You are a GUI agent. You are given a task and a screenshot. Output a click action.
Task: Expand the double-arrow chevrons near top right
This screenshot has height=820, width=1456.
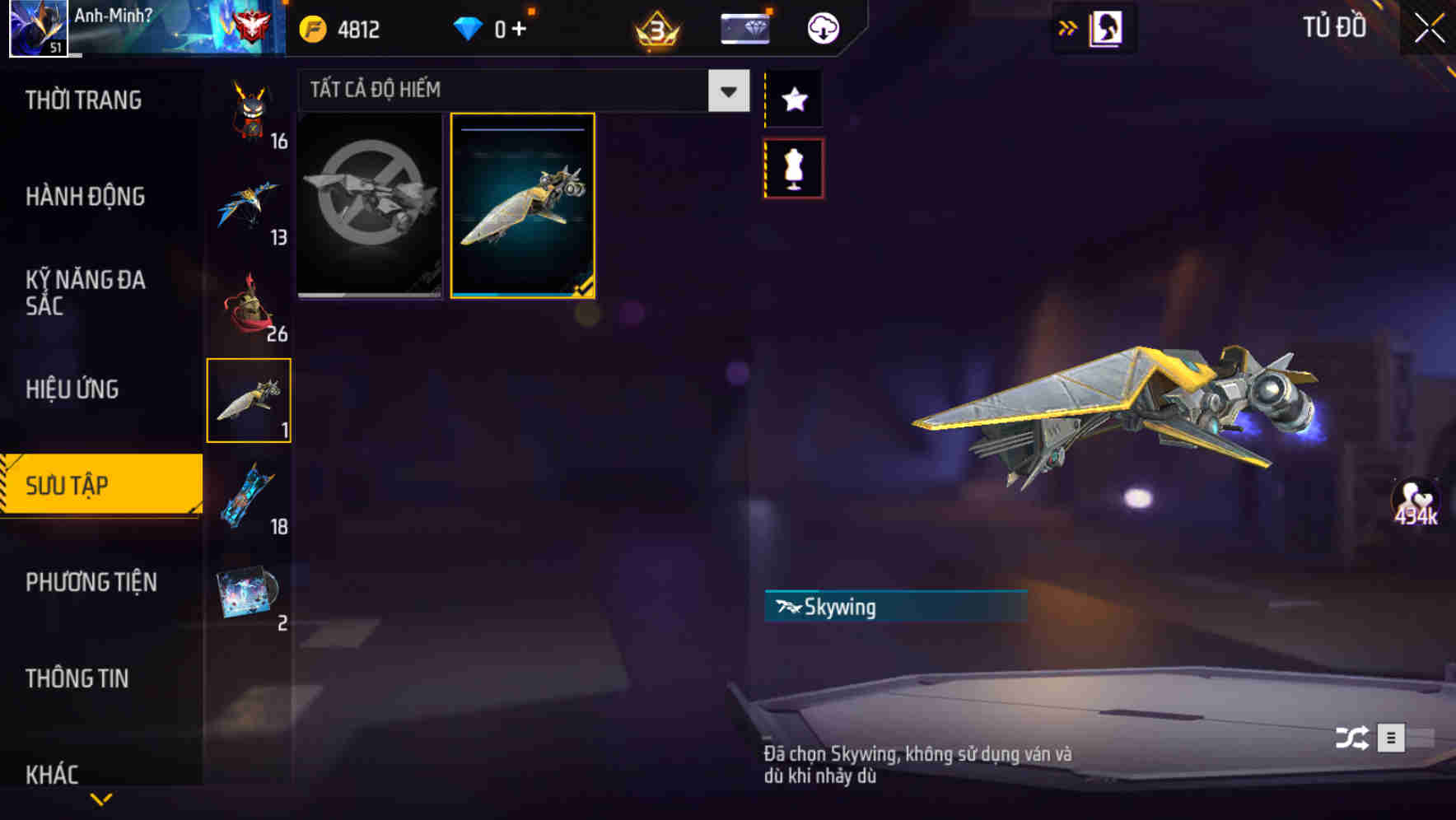1068,27
